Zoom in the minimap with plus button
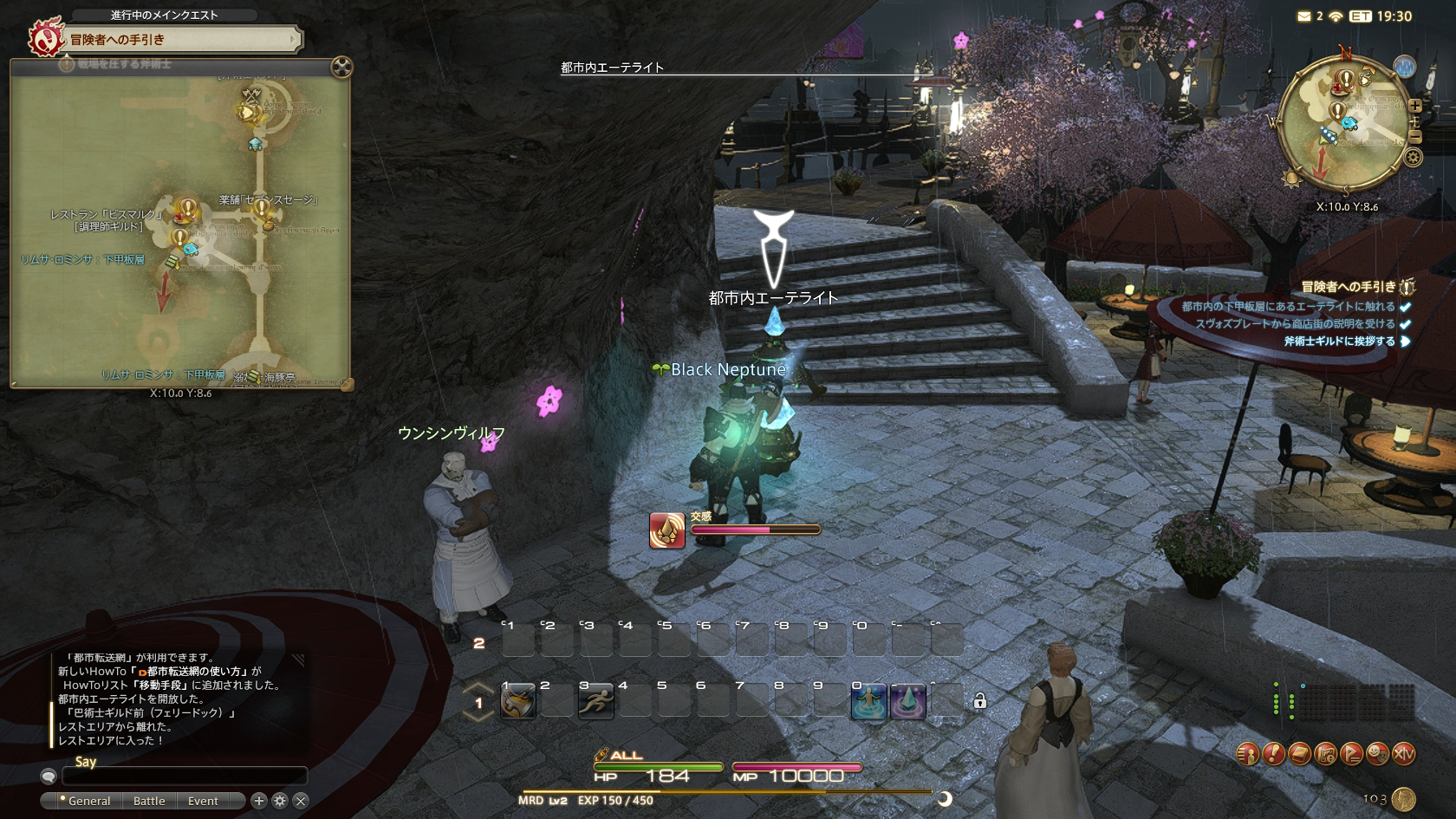 coord(1415,106)
